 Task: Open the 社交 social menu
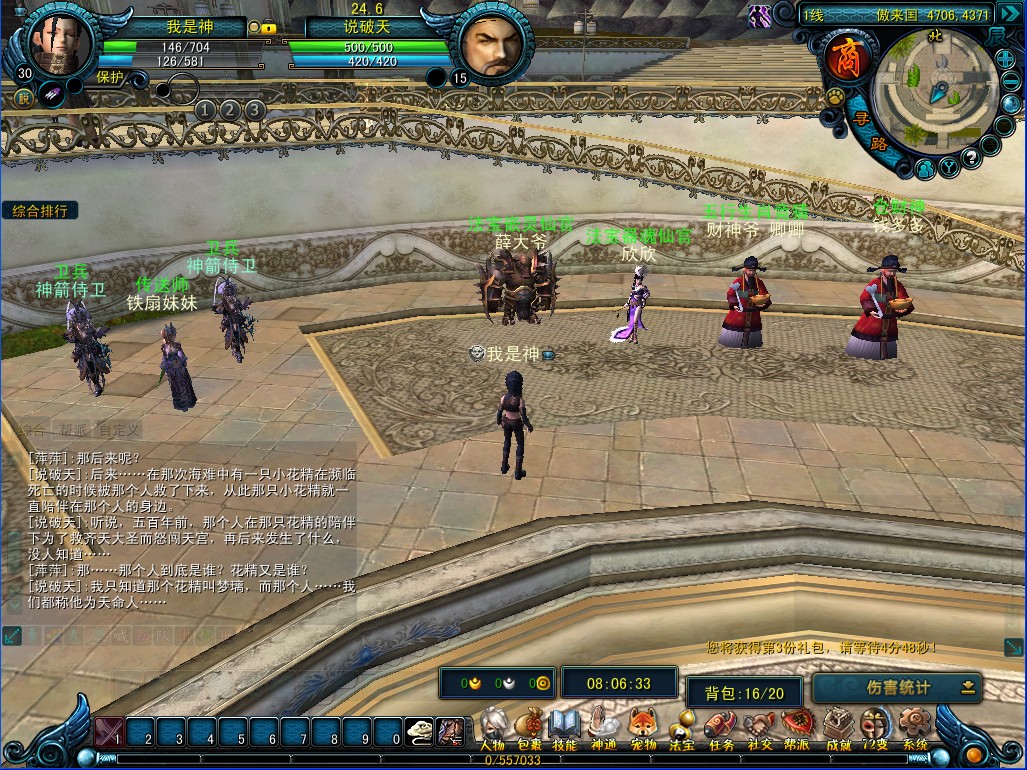[759, 727]
